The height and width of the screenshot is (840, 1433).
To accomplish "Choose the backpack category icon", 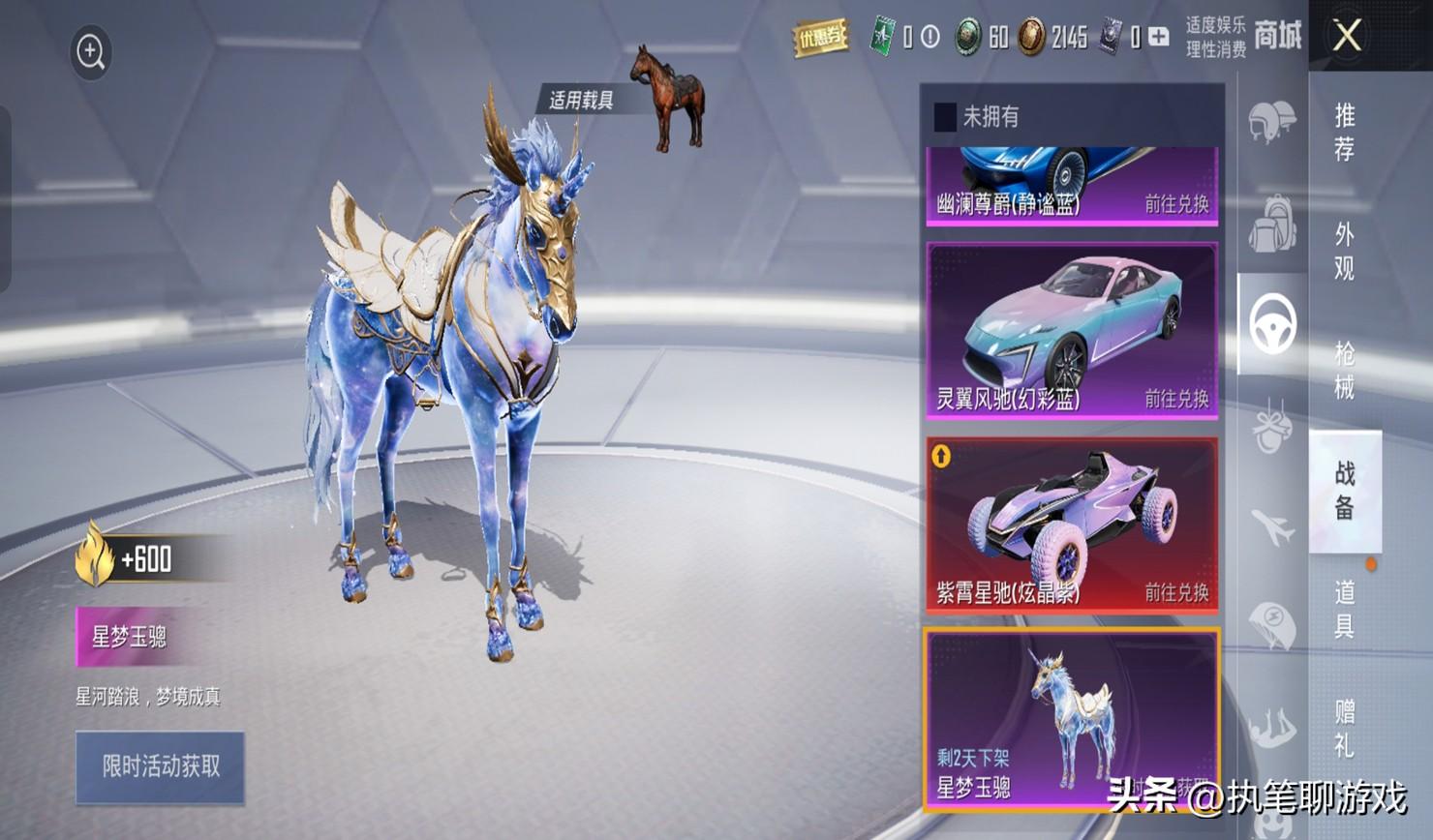I will (1271, 223).
